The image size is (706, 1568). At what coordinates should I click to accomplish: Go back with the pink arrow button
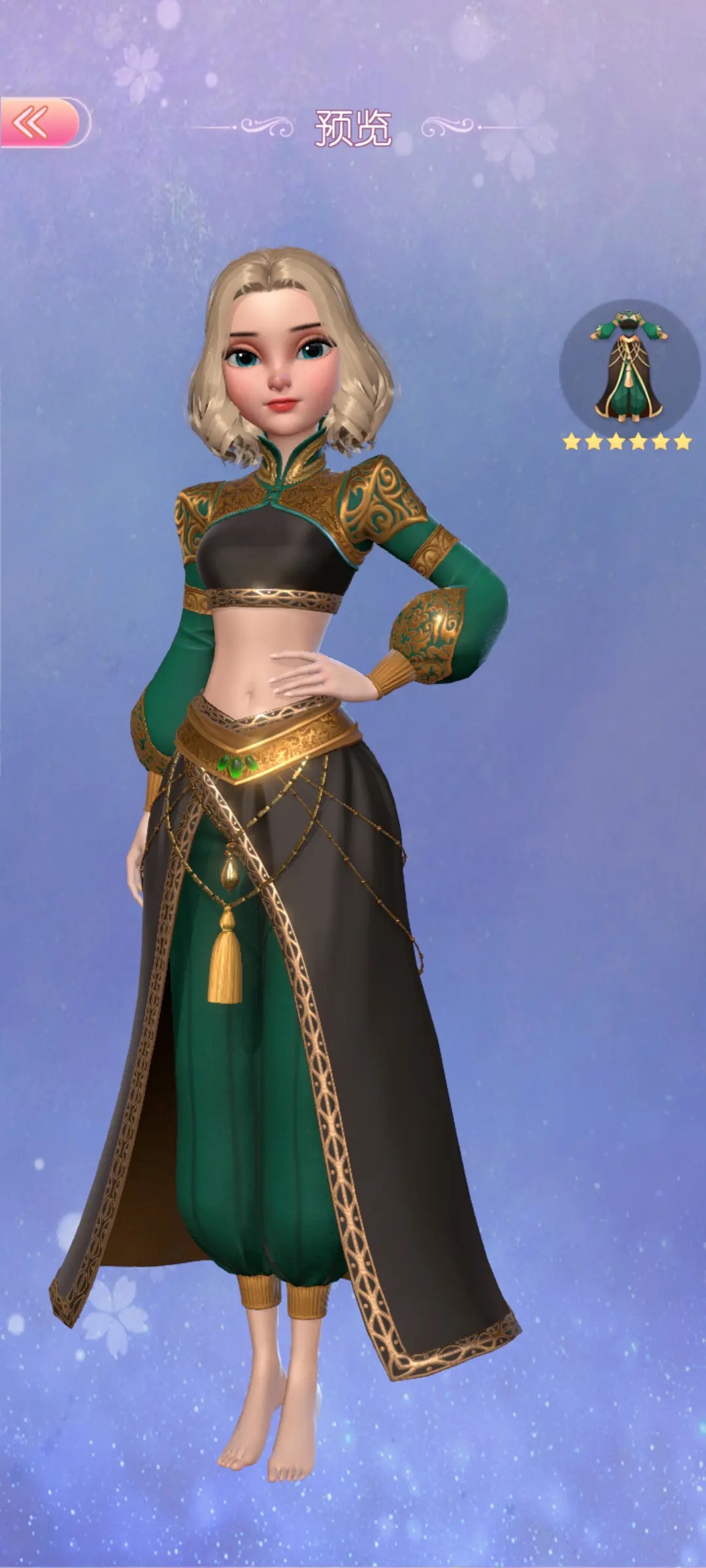click(x=41, y=122)
